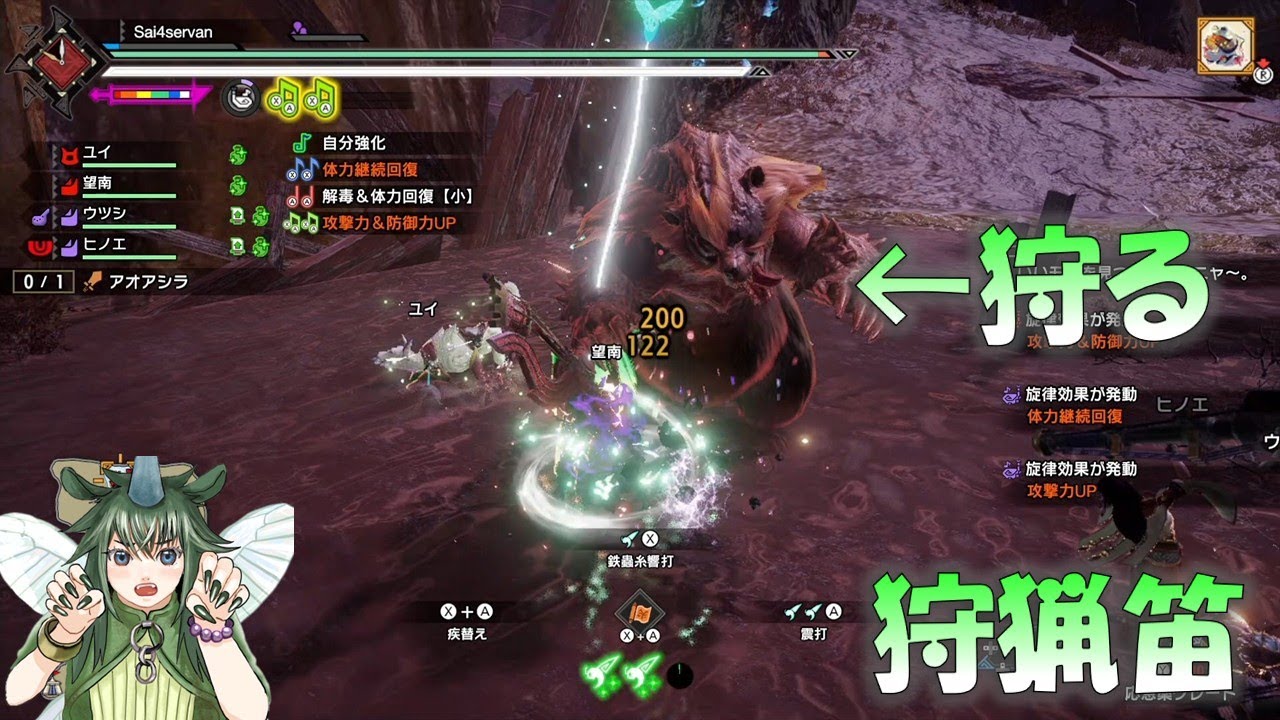Select the item icon in the top-right corner

click(x=1220, y=45)
